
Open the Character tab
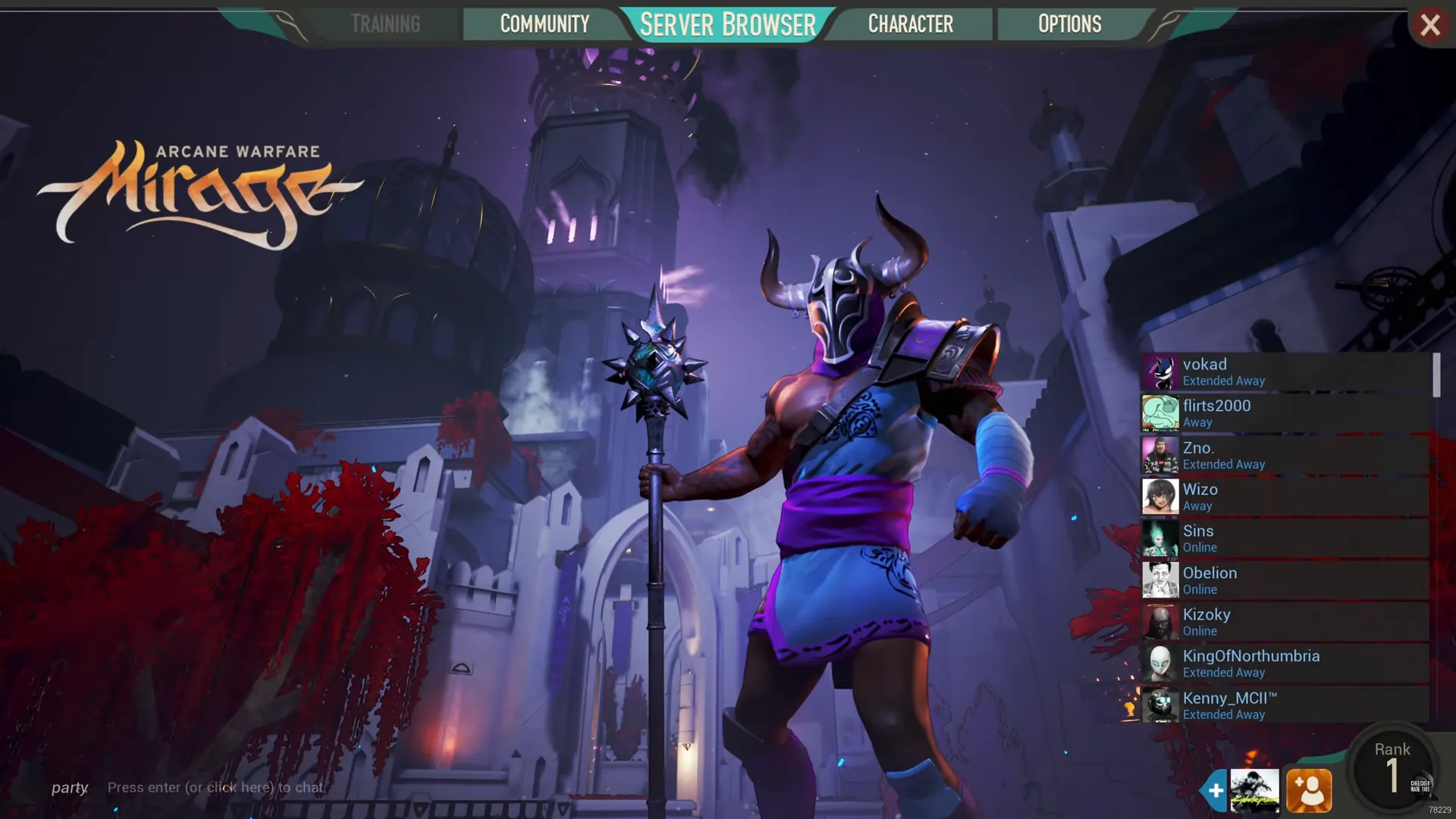pyautogui.click(x=911, y=24)
